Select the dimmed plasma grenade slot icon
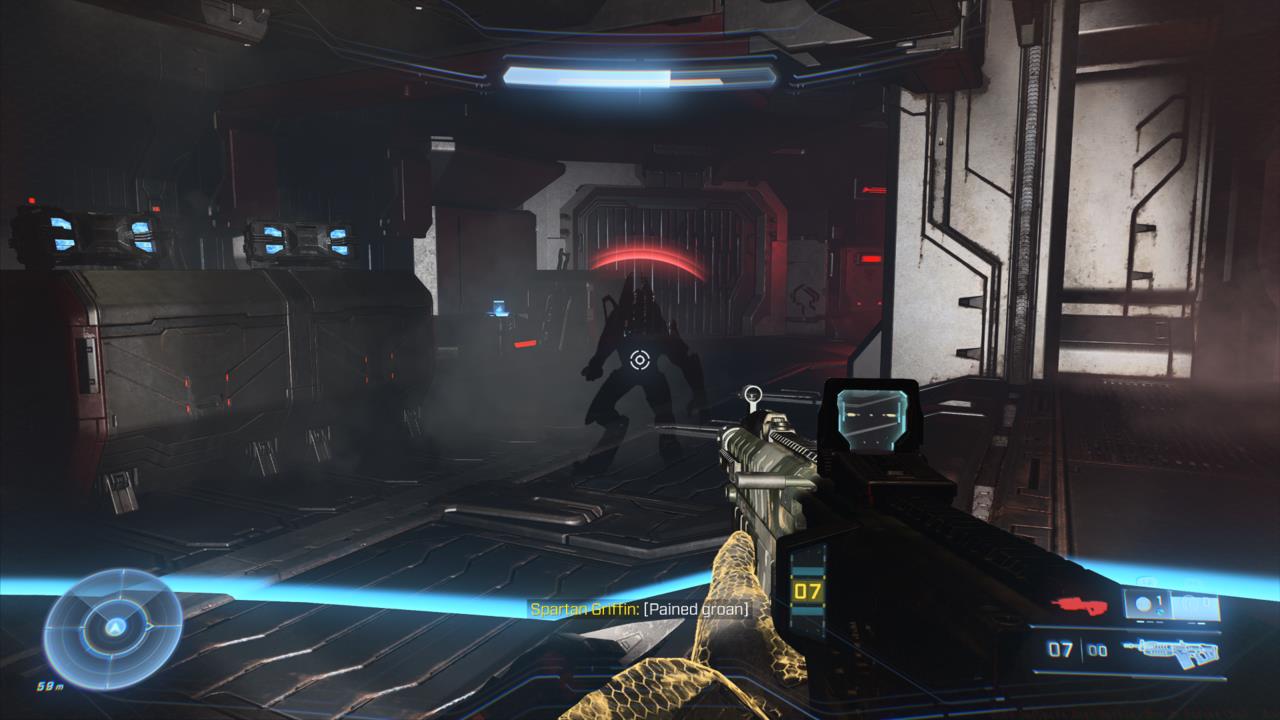Screen dimensions: 1280x720 (1195, 604)
